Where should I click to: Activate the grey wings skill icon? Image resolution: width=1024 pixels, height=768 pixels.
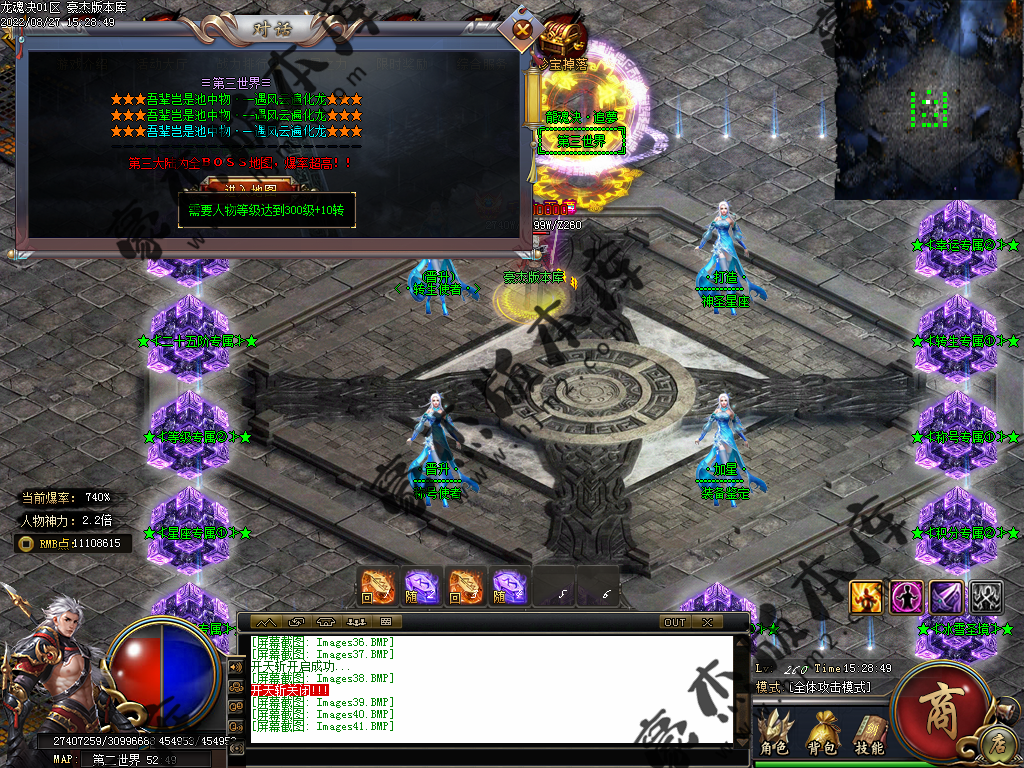(x=986, y=597)
